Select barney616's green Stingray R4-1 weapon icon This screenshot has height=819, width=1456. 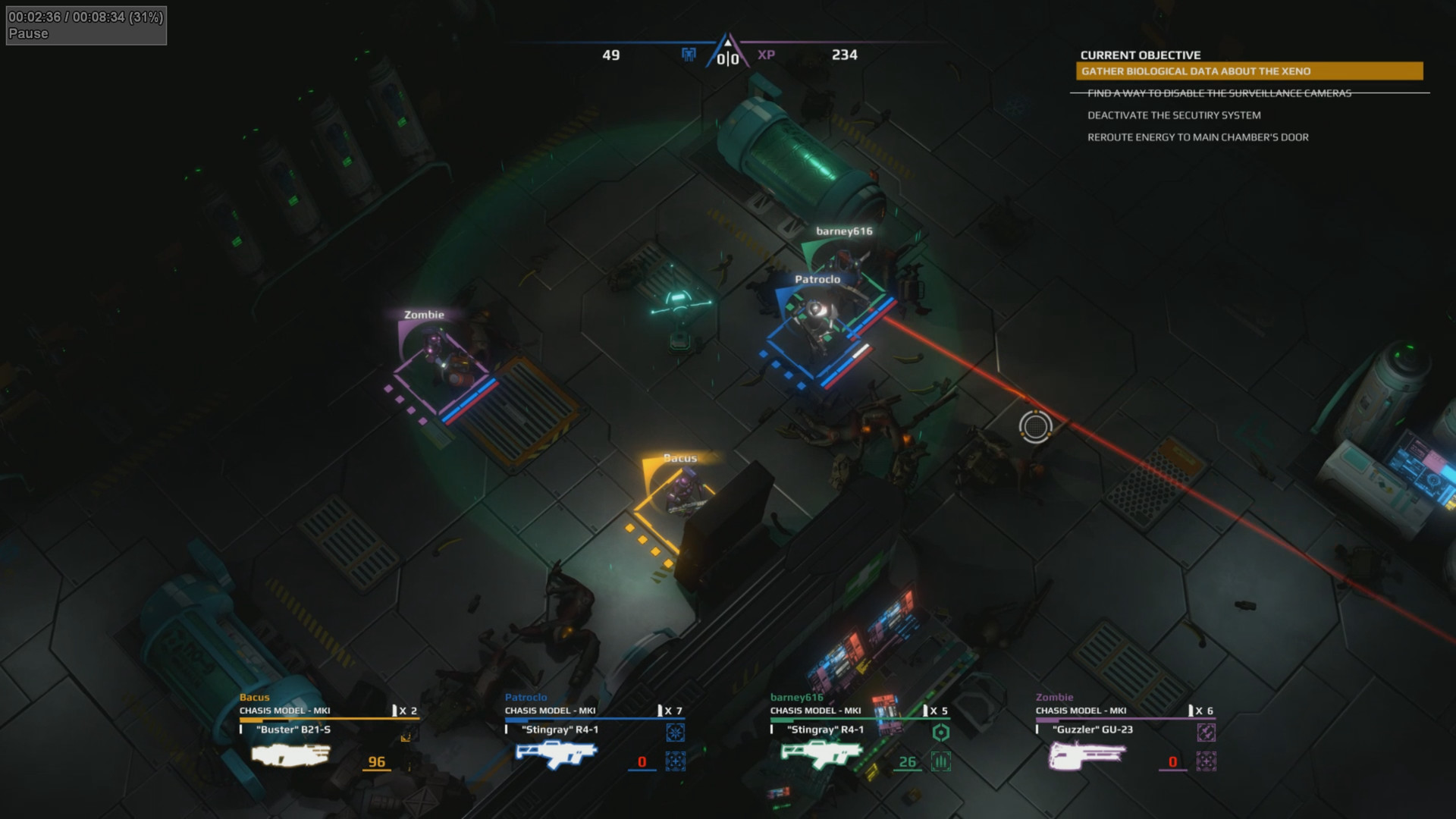(822, 755)
